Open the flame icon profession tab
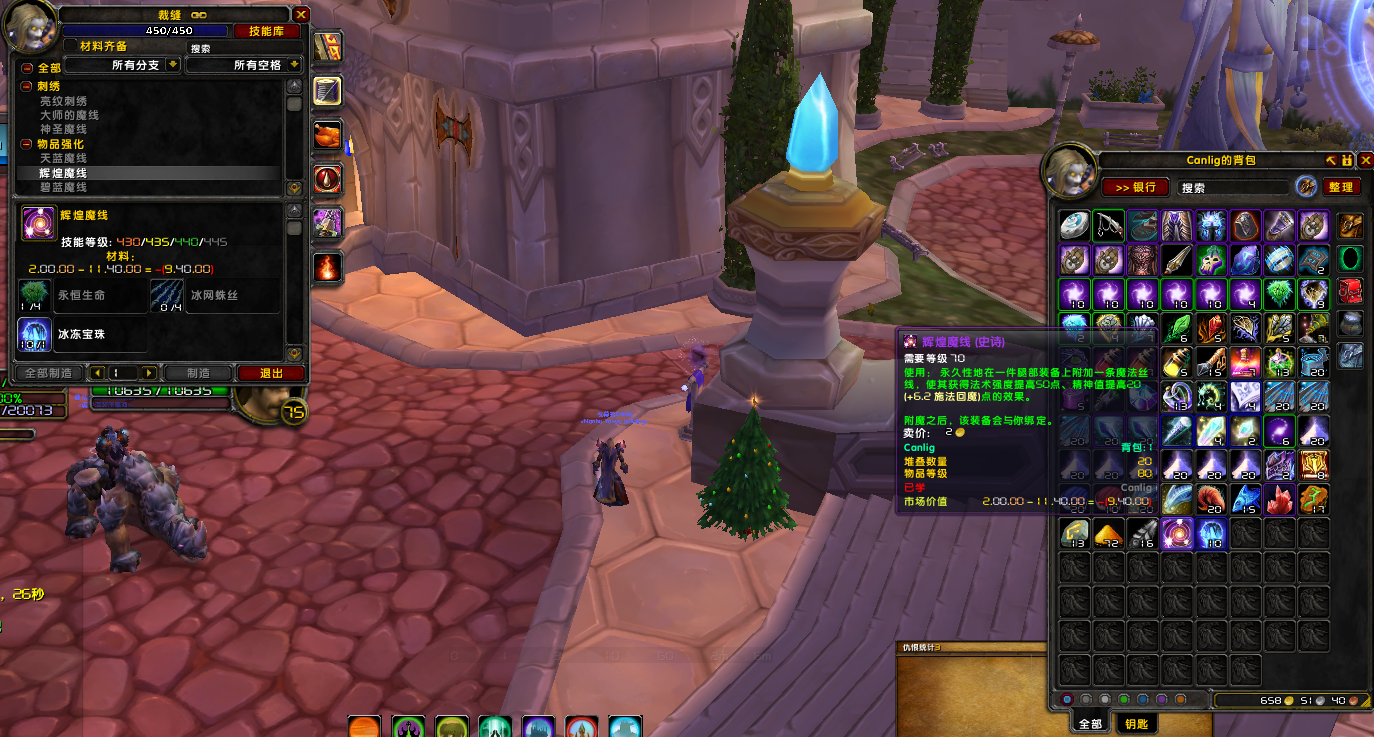Viewport: 1374px width, 737px height. (x=327, y=266)
